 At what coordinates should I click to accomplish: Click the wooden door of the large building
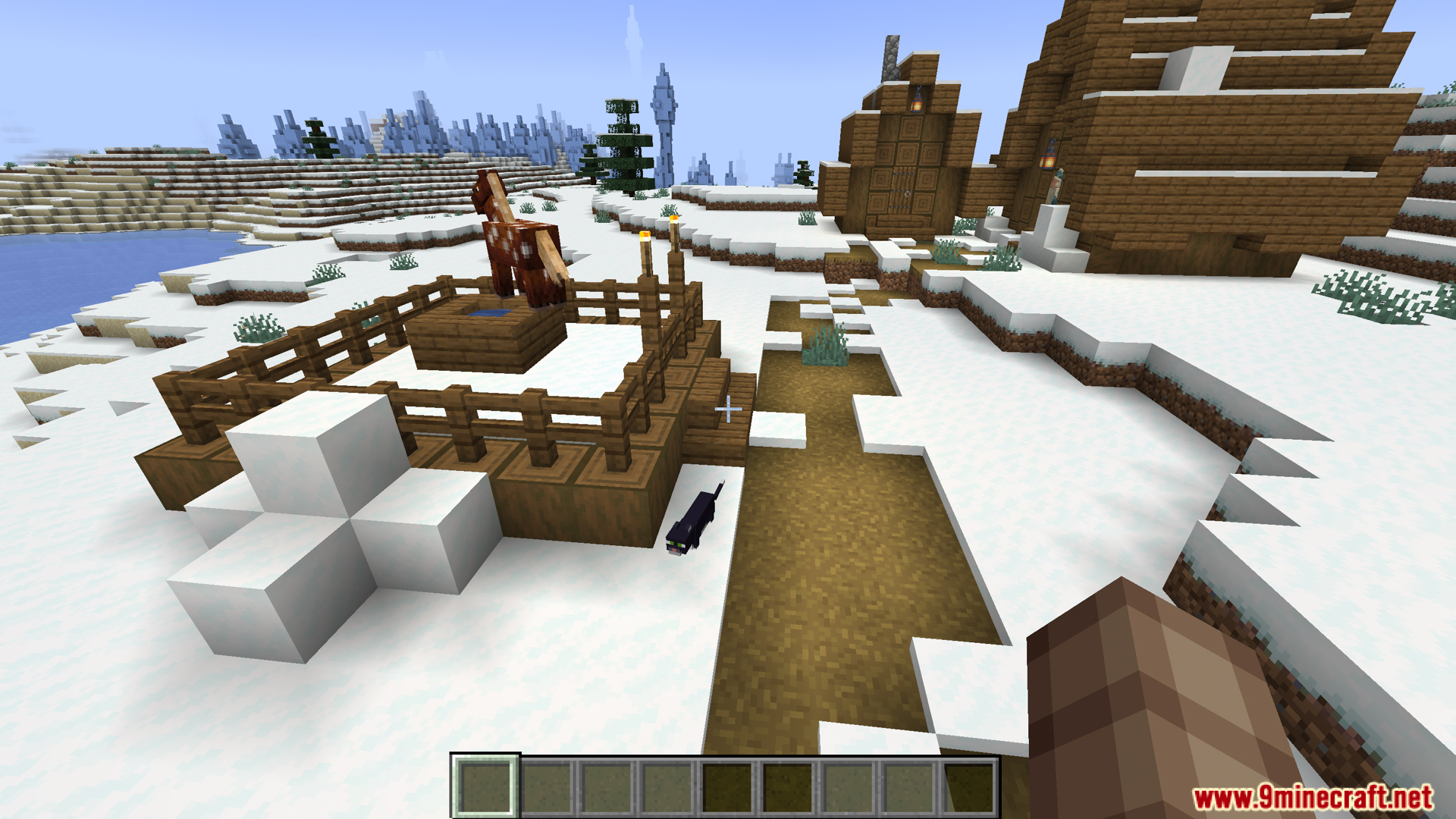[902, 190]
